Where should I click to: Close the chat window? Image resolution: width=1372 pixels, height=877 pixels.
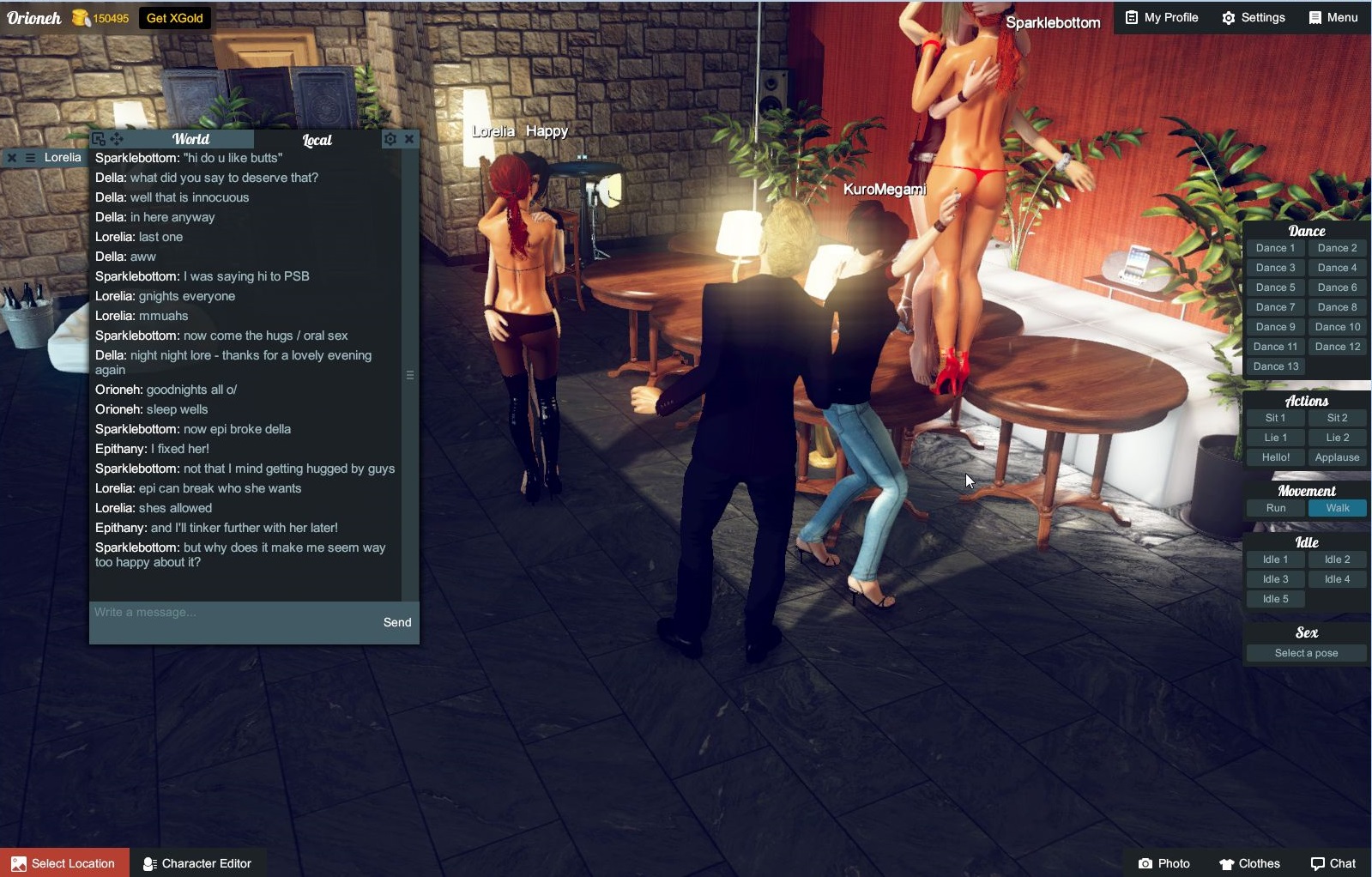pos(409,139)
